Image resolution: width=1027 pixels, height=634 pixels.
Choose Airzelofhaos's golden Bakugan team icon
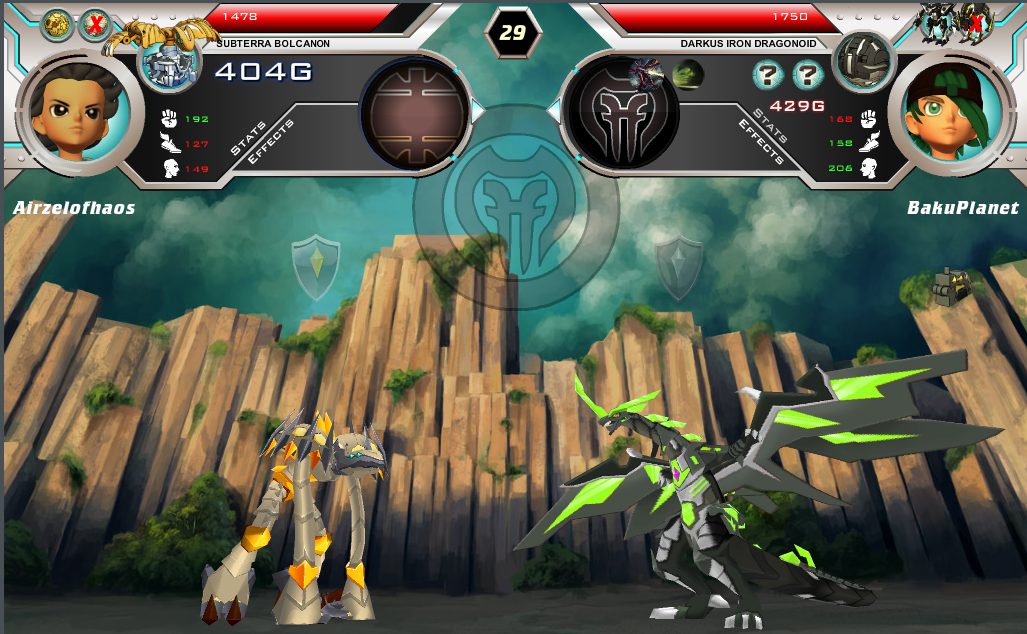55,25
